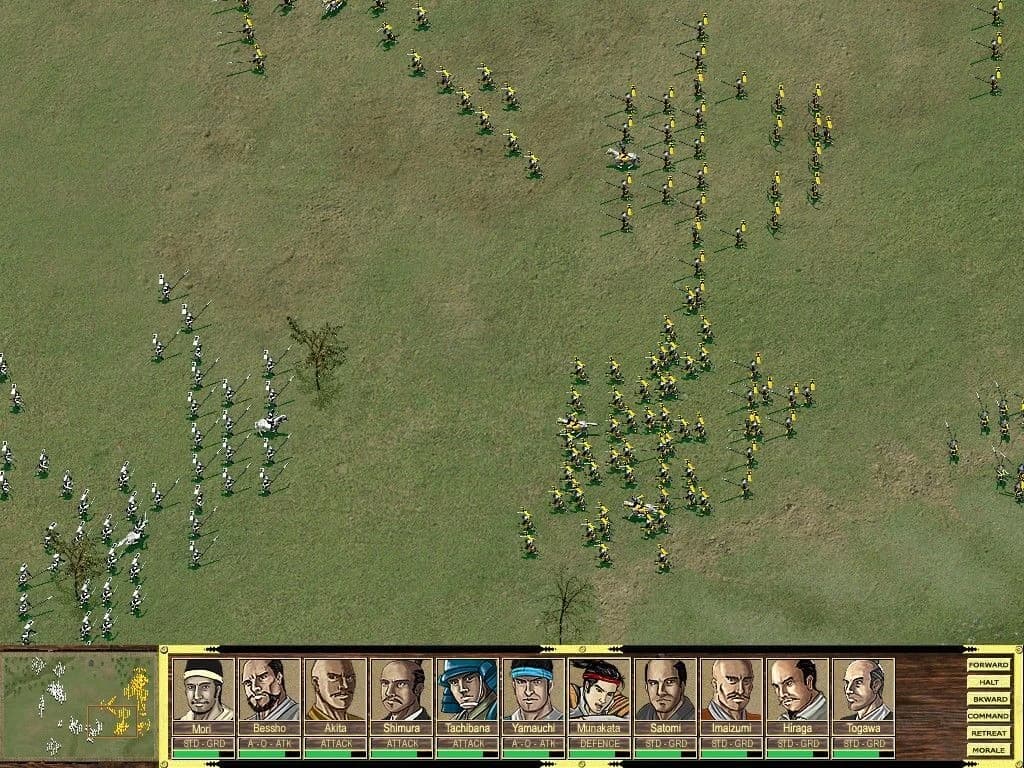This screenshot has width=1024, height=768.
Task: Choose Yamauchi with the blue headband
Action: [533, 689]
